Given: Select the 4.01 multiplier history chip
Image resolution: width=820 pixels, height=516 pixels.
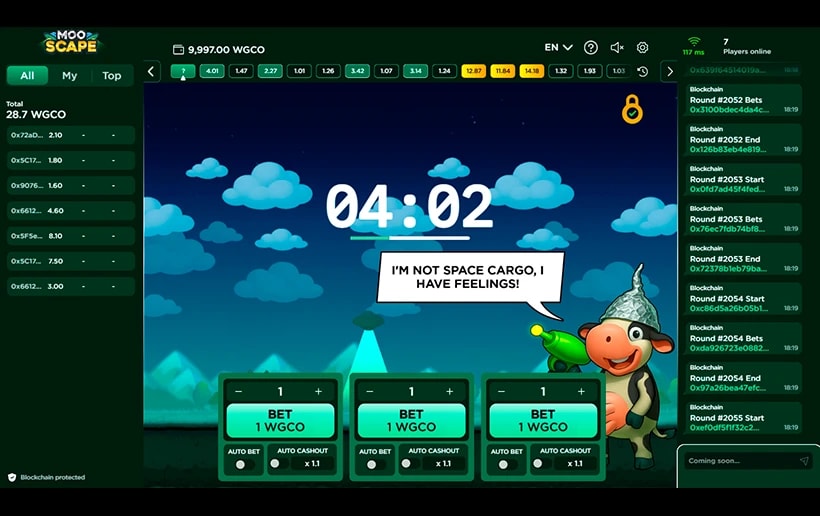Looking at the screenshot, I should pos(212,71).
